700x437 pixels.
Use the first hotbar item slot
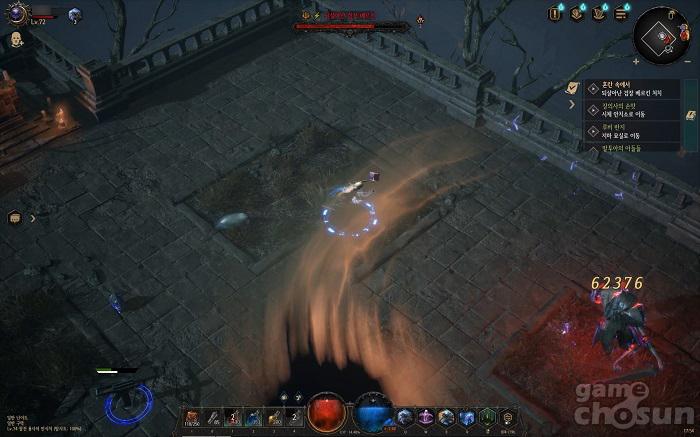tap(191, 416)
